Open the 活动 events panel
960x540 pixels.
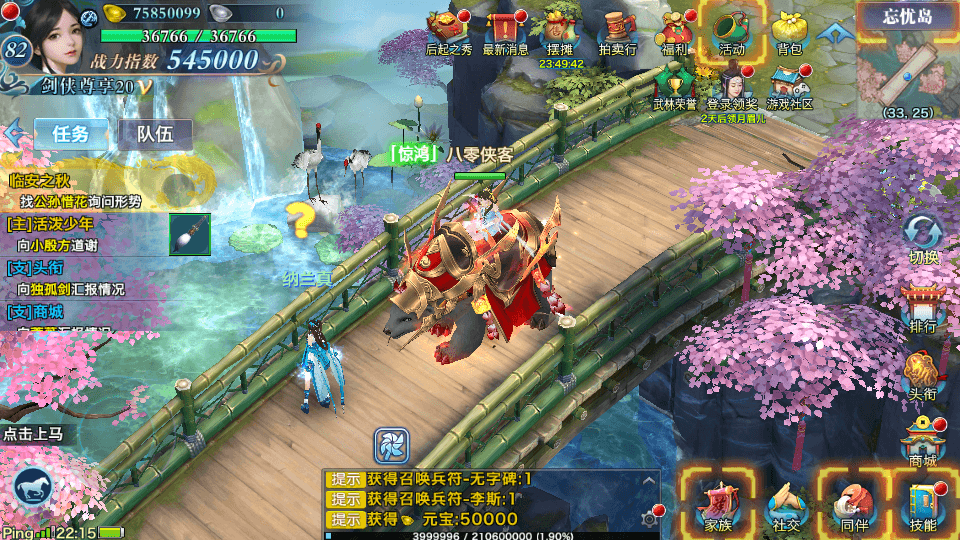tap(731, 30)
